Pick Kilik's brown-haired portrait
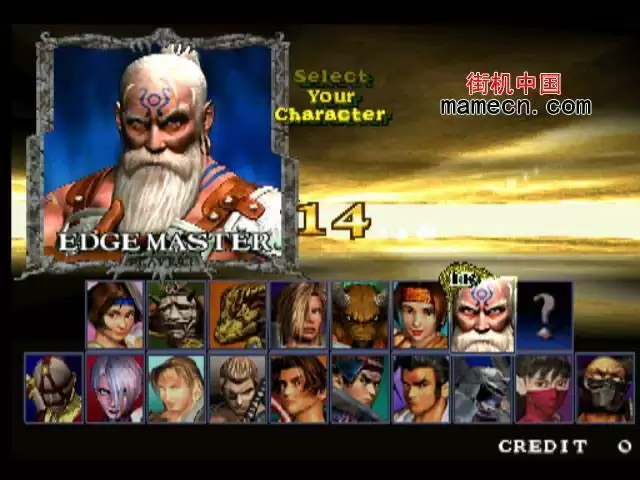 tap(299, 388)
